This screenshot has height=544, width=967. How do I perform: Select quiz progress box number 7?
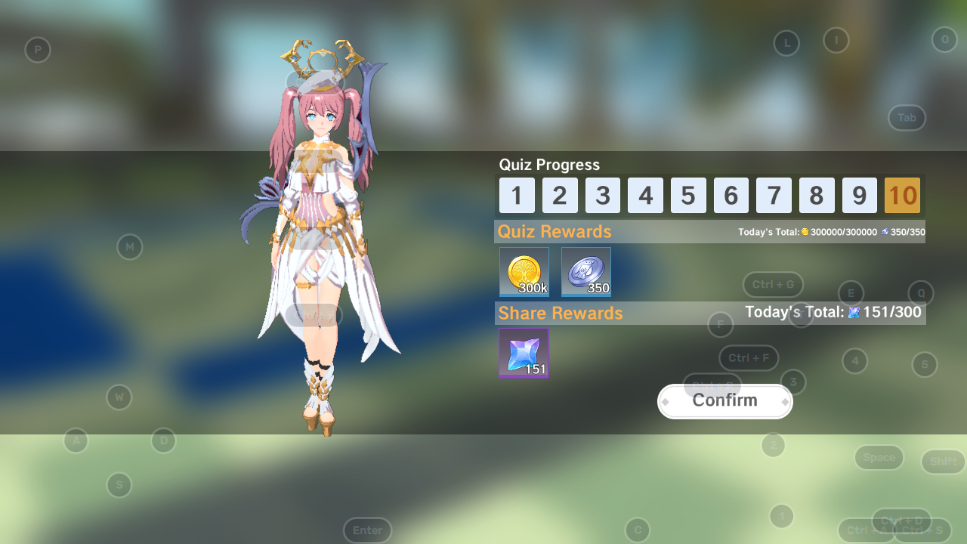(774, 195)
